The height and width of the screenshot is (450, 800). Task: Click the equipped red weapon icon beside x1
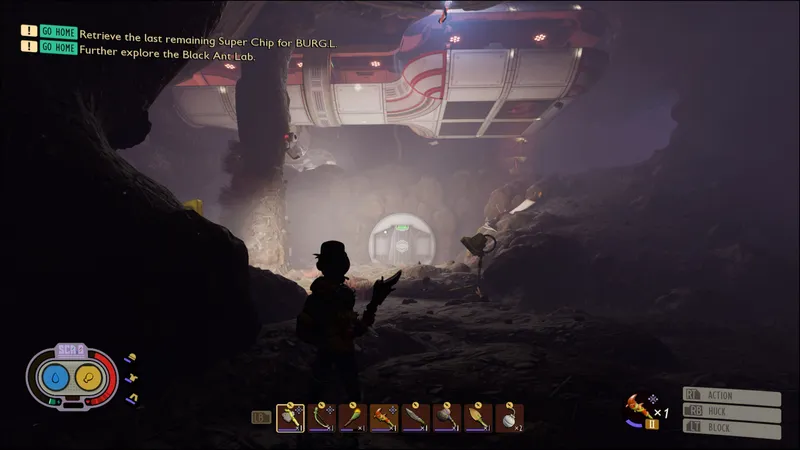click(636, 406)
